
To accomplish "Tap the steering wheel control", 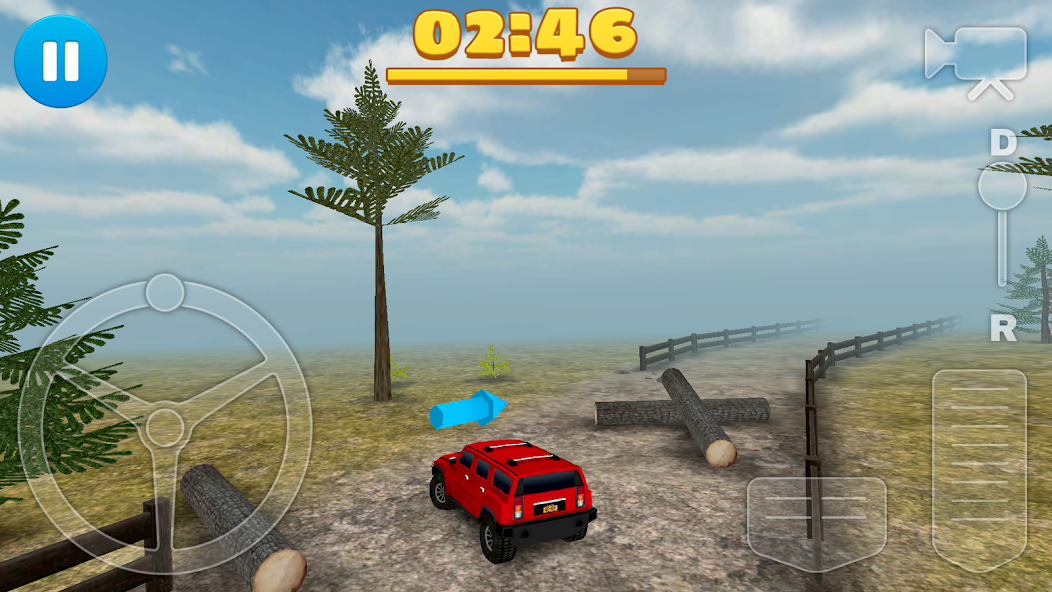I will coord(165,425).
